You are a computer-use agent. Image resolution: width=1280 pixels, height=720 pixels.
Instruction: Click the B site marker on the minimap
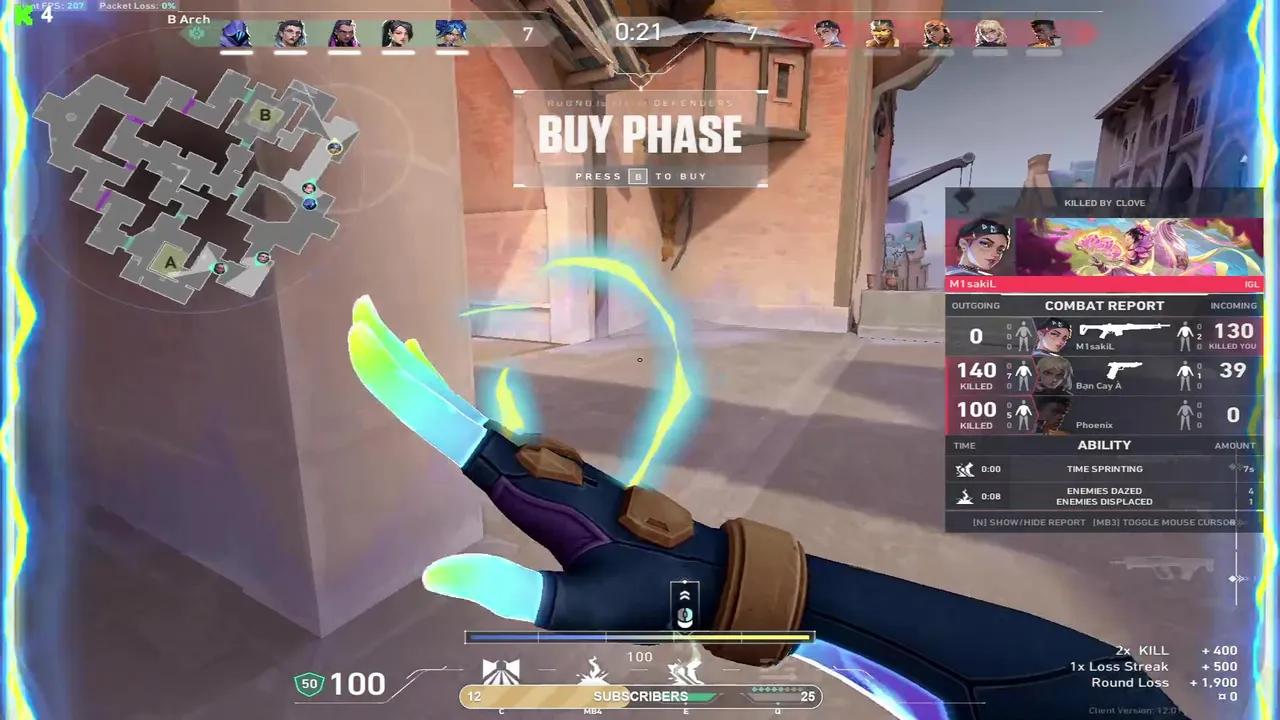(x=264, y=116)
